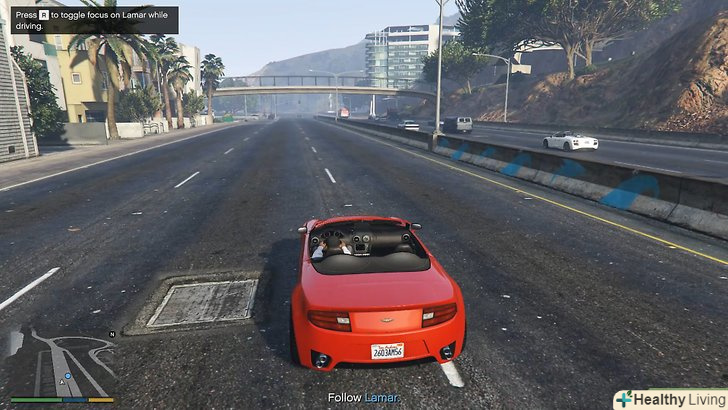Image resolution: width=728 pixels, height=410 pixels.
Task: Open the Healthy Living watermark logo
Action: (x=669, y=399)
